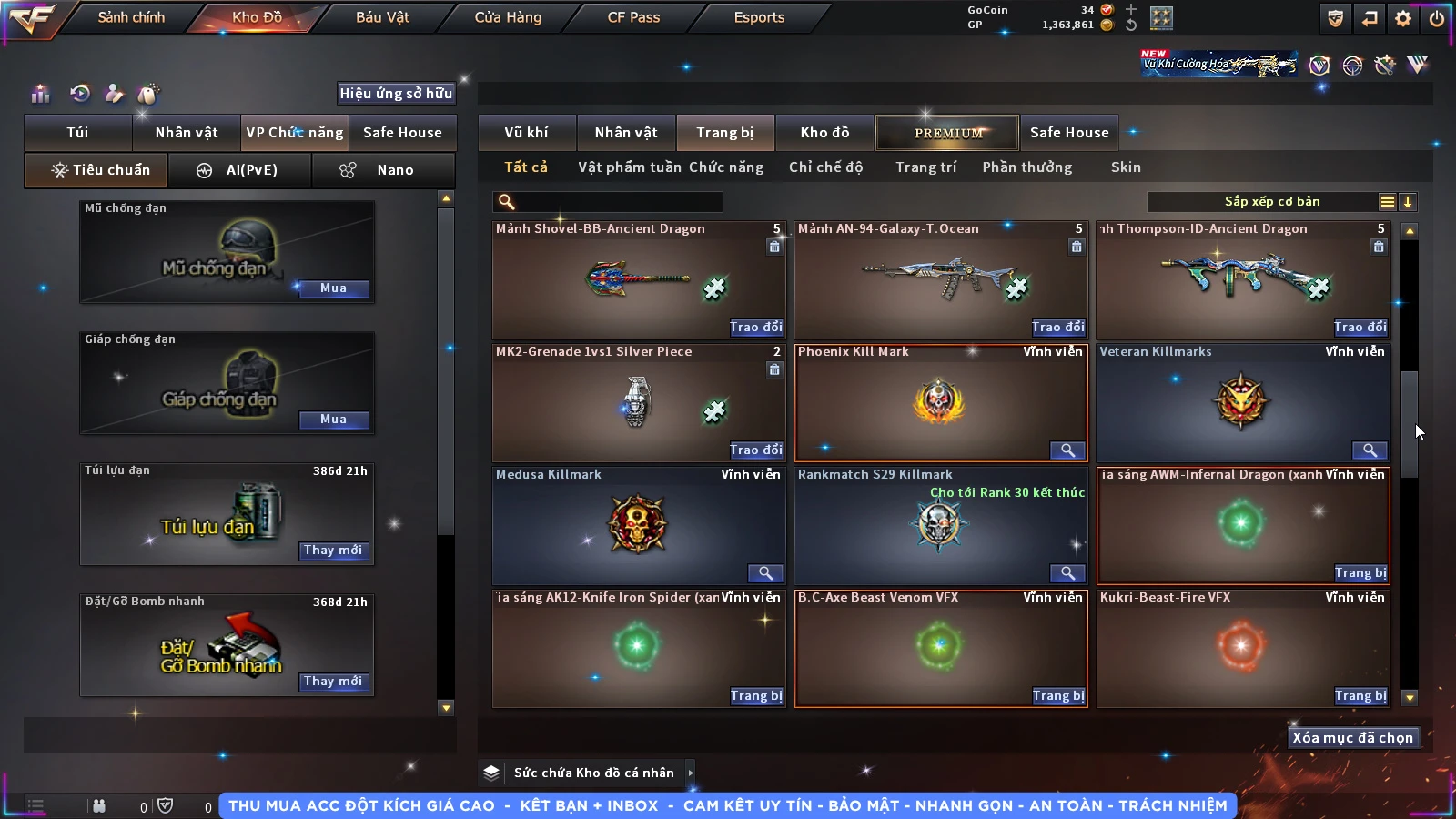Click Xóa mục đã chọn button
Screen dimensions: 1456x819
click(1352, 738)
